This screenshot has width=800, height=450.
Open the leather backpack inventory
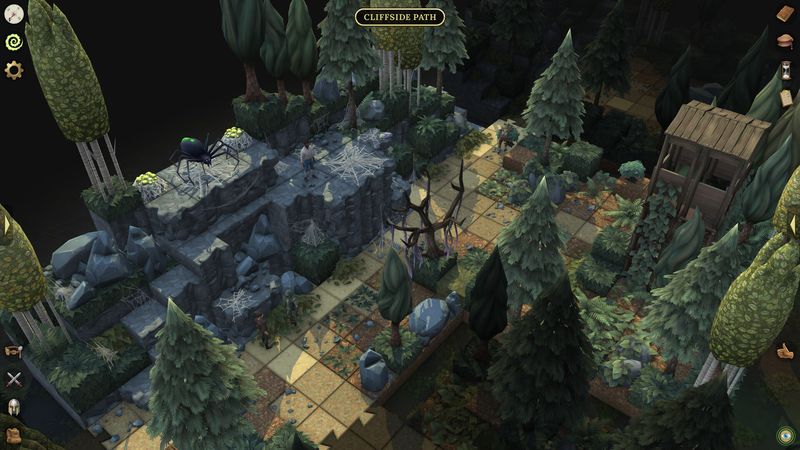click(x=14, y=435)
